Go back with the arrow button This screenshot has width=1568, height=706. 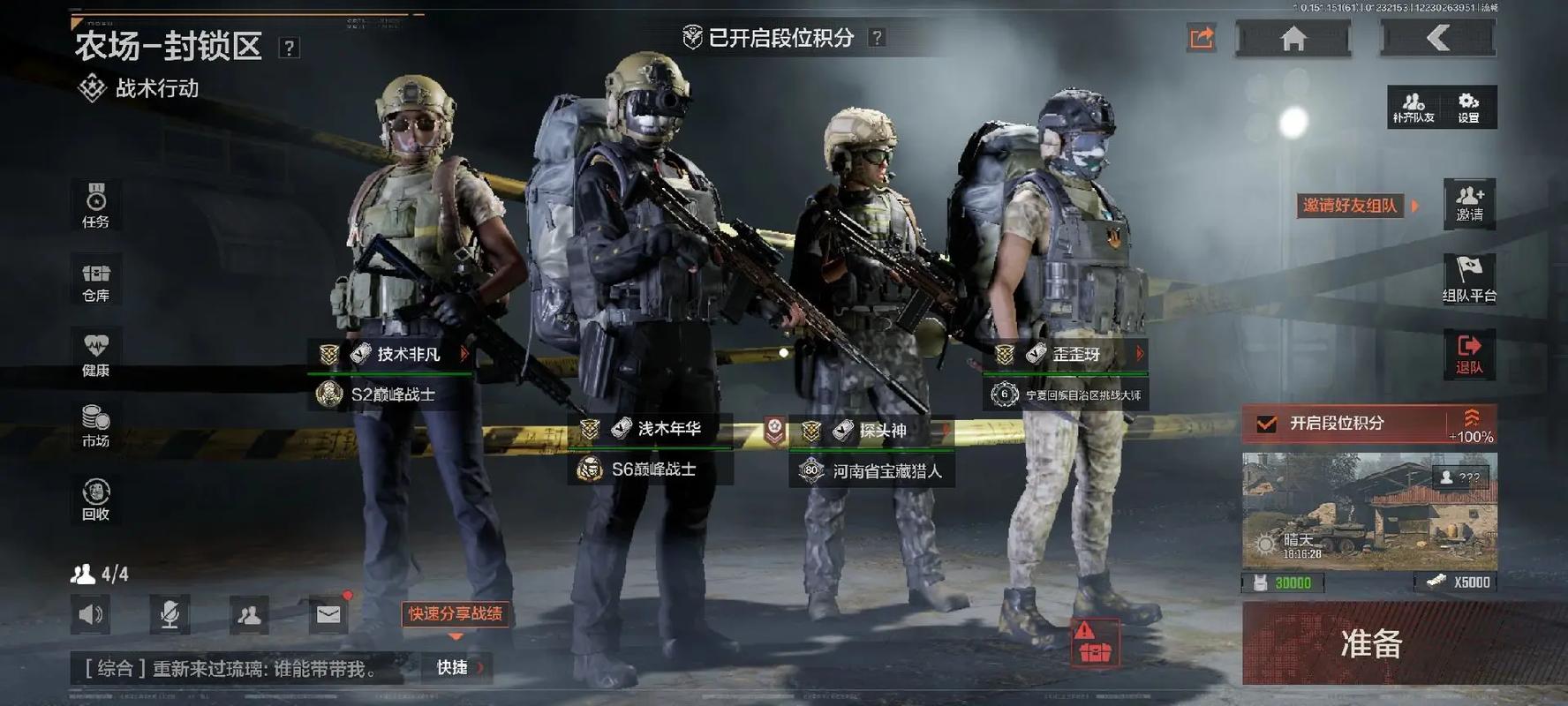click(1438, 38)
